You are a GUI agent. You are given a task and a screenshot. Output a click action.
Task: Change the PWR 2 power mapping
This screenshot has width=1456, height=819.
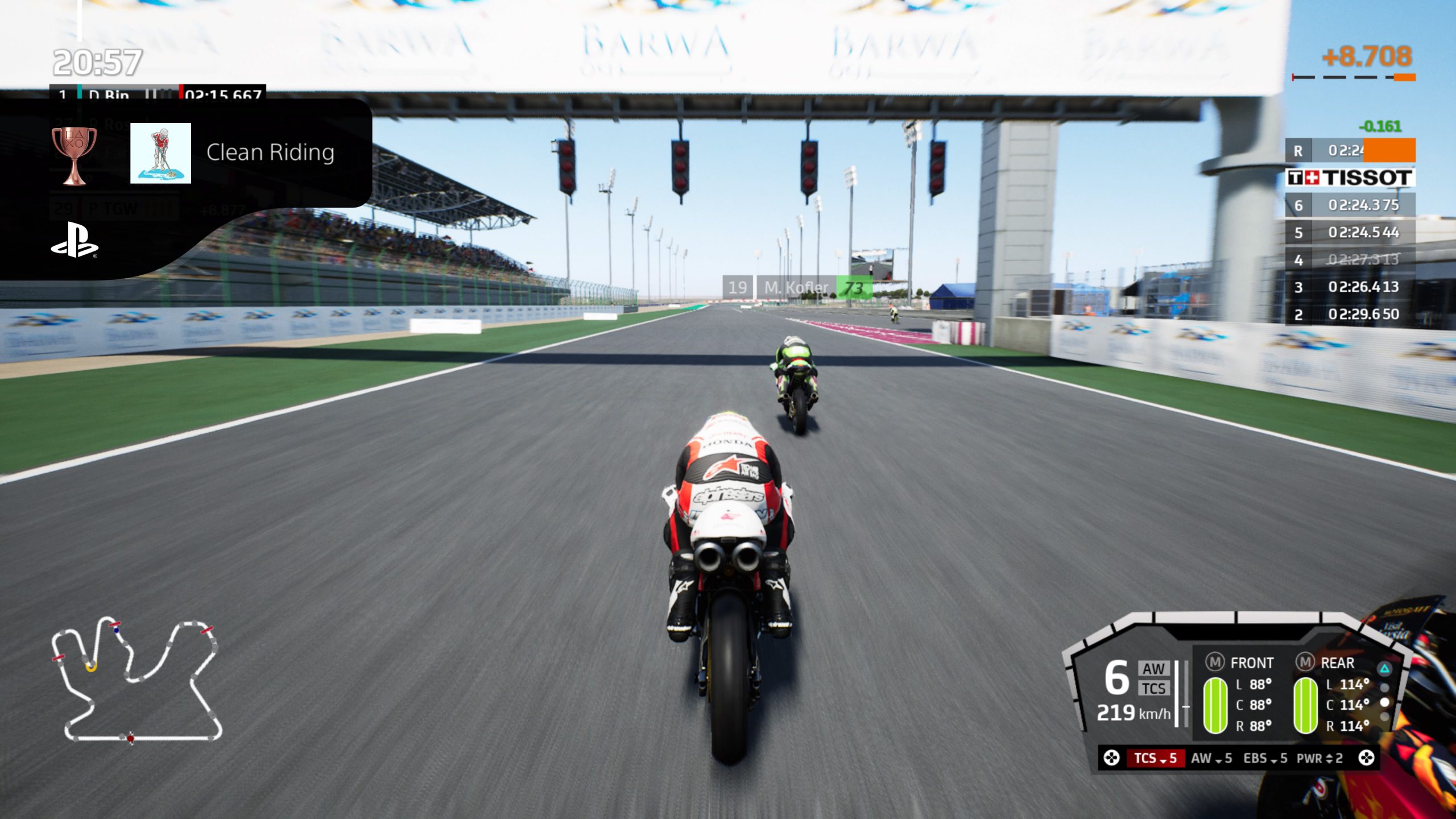1319,758
